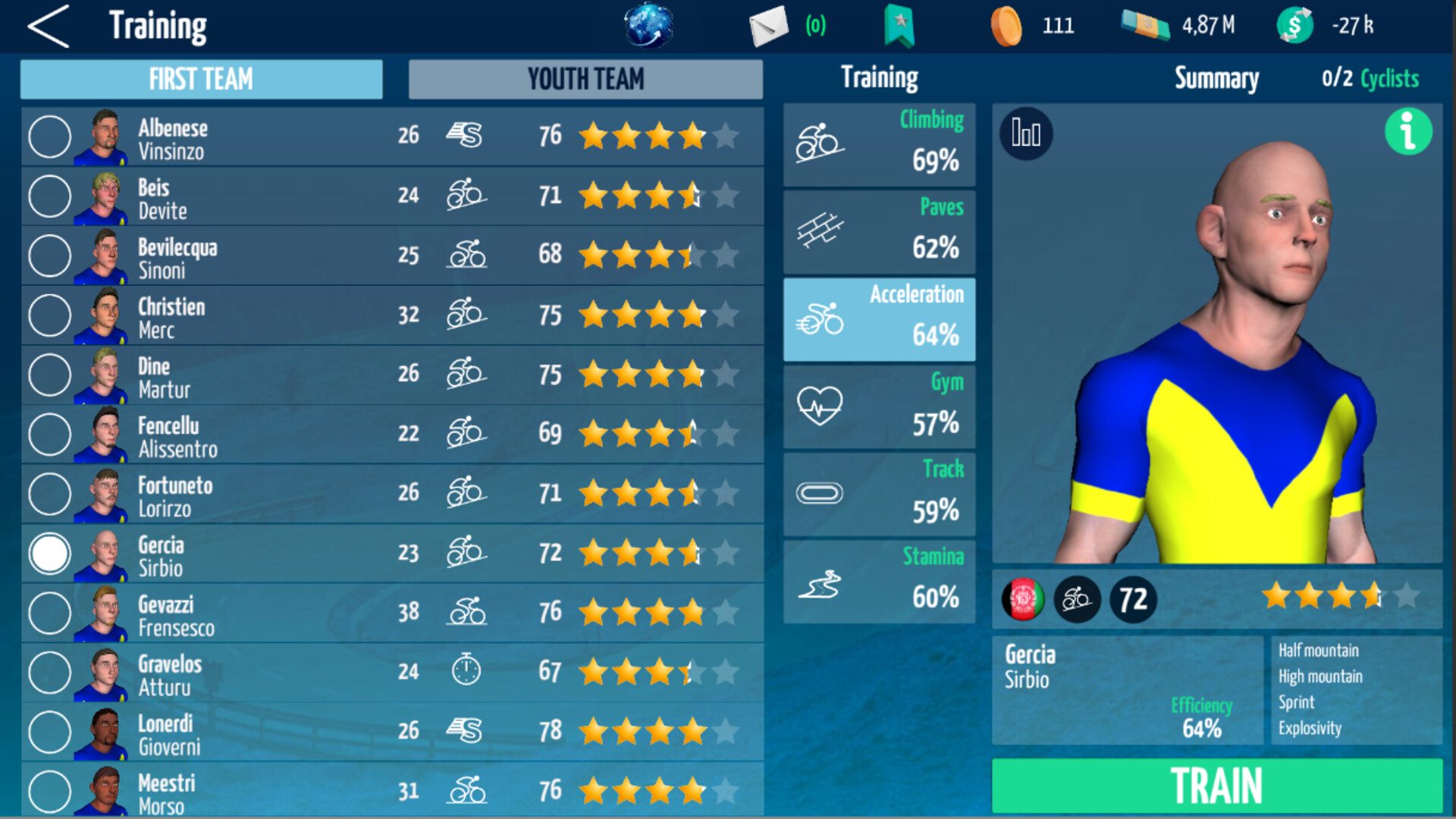Click the stats chart icon above the cyclist
The height and width of the screenshot is (819, 1456).
(1025, 133)
